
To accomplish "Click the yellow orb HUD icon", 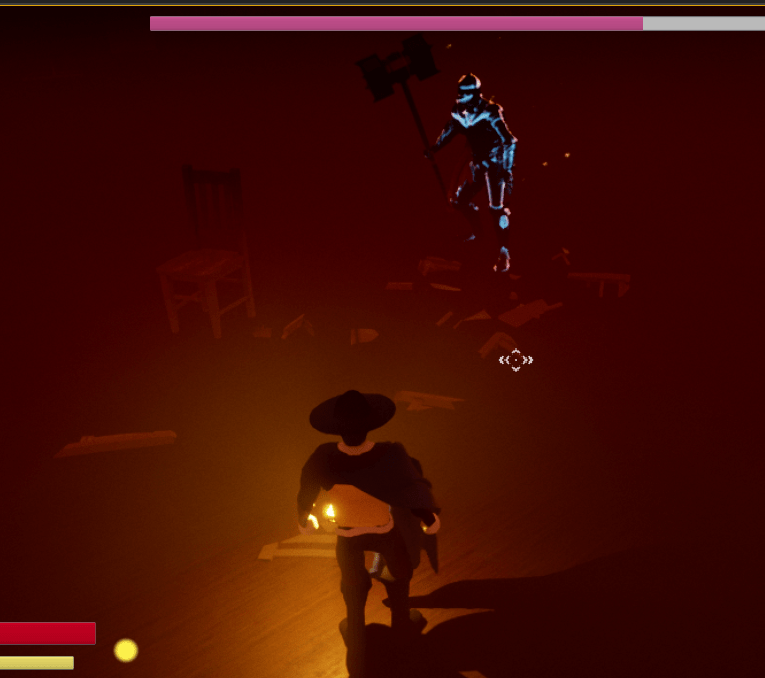I will [126, 650].
